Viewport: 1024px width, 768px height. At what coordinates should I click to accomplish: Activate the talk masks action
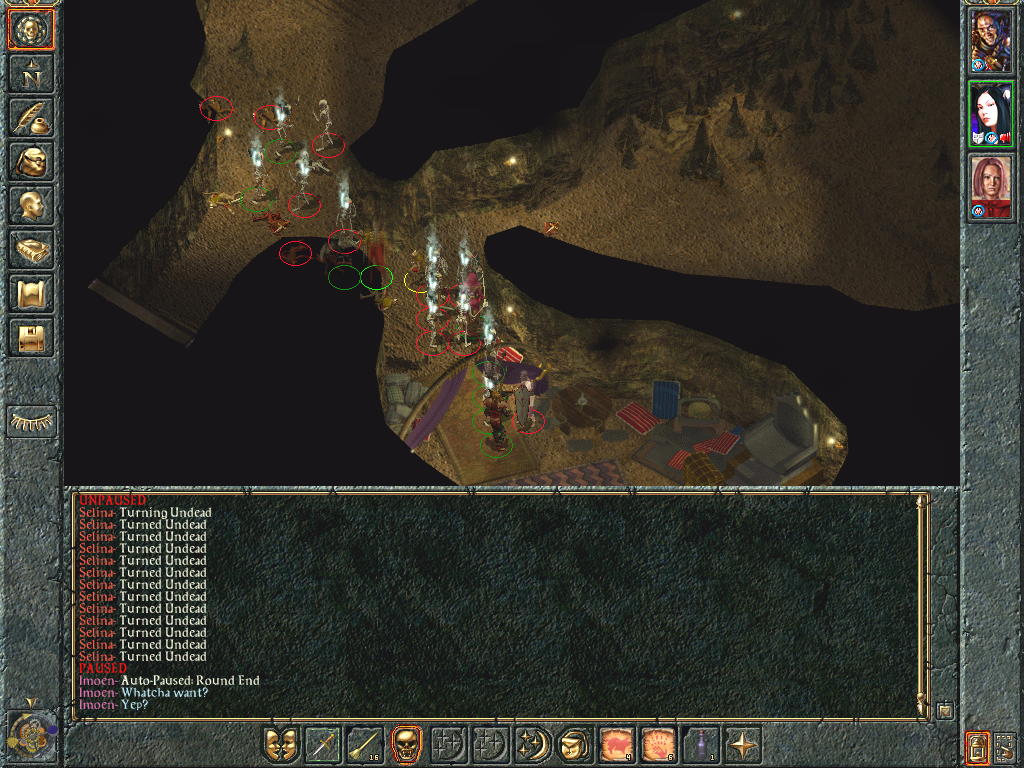(x=281, y=745)
